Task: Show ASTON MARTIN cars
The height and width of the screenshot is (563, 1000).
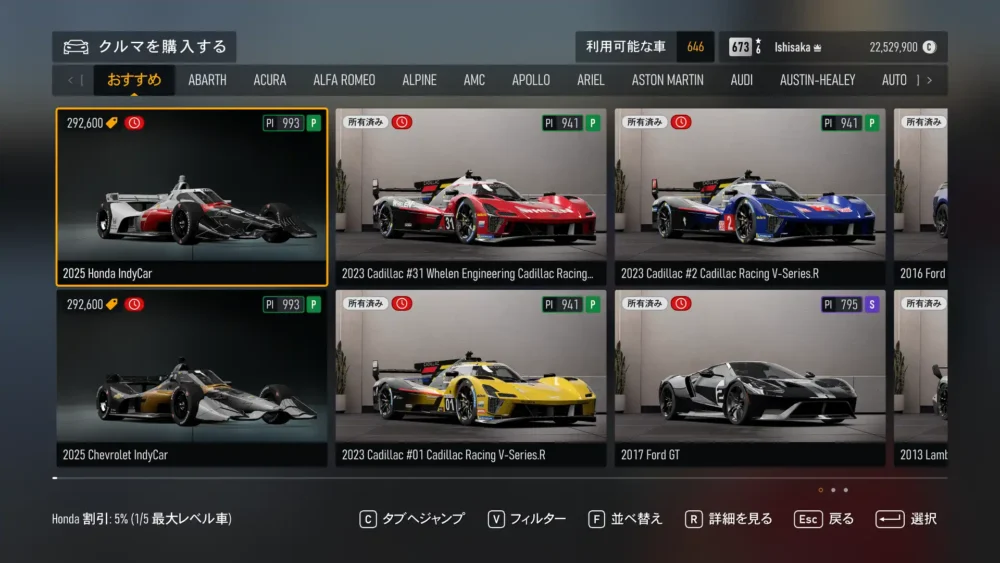Action: tap(667, 80)
